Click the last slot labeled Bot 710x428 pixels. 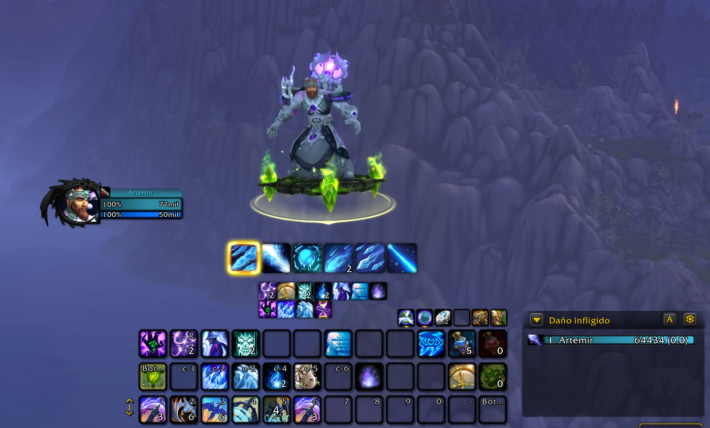point(492,409)
